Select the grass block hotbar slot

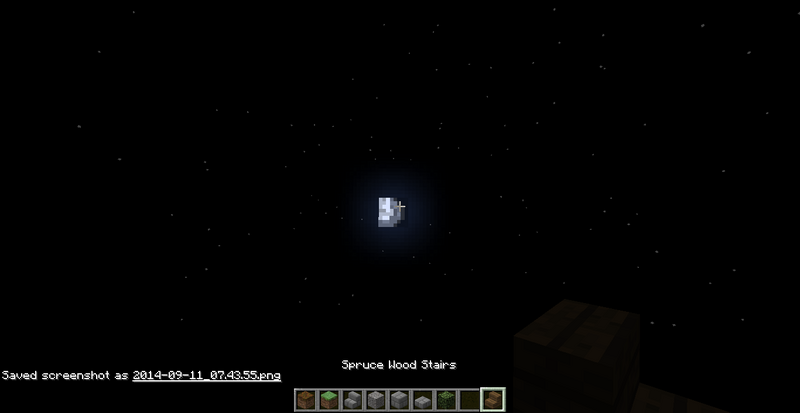330,400
